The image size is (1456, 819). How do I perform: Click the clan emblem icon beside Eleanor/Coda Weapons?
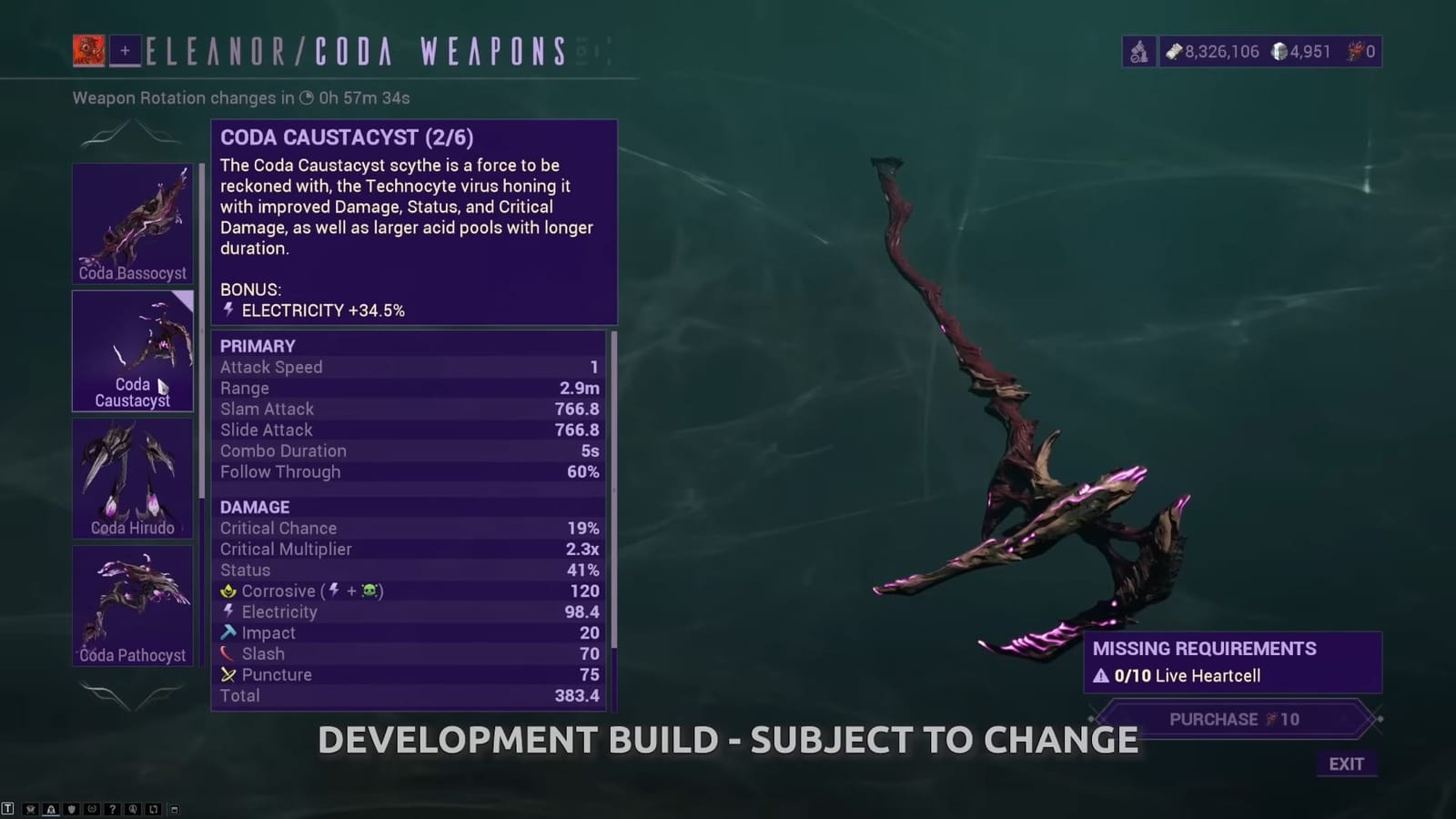click(x=89, y=49)
